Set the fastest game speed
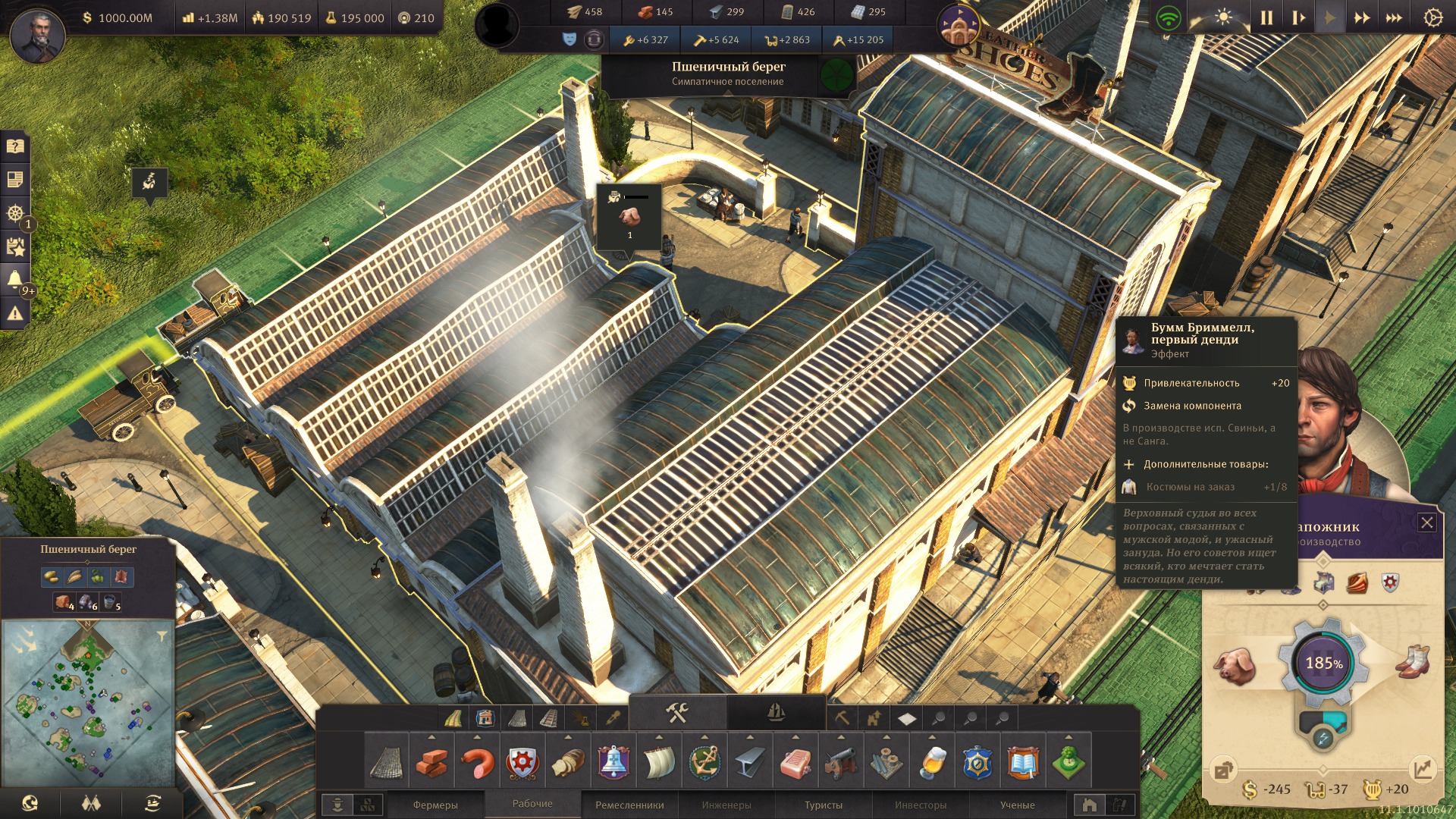The width and height of the screenshot is (1456, 819). 1394,17
